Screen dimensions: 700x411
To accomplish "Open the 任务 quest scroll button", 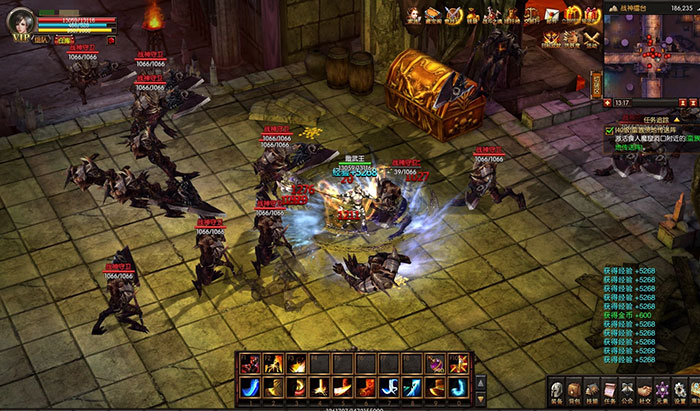I will point(609,389).
